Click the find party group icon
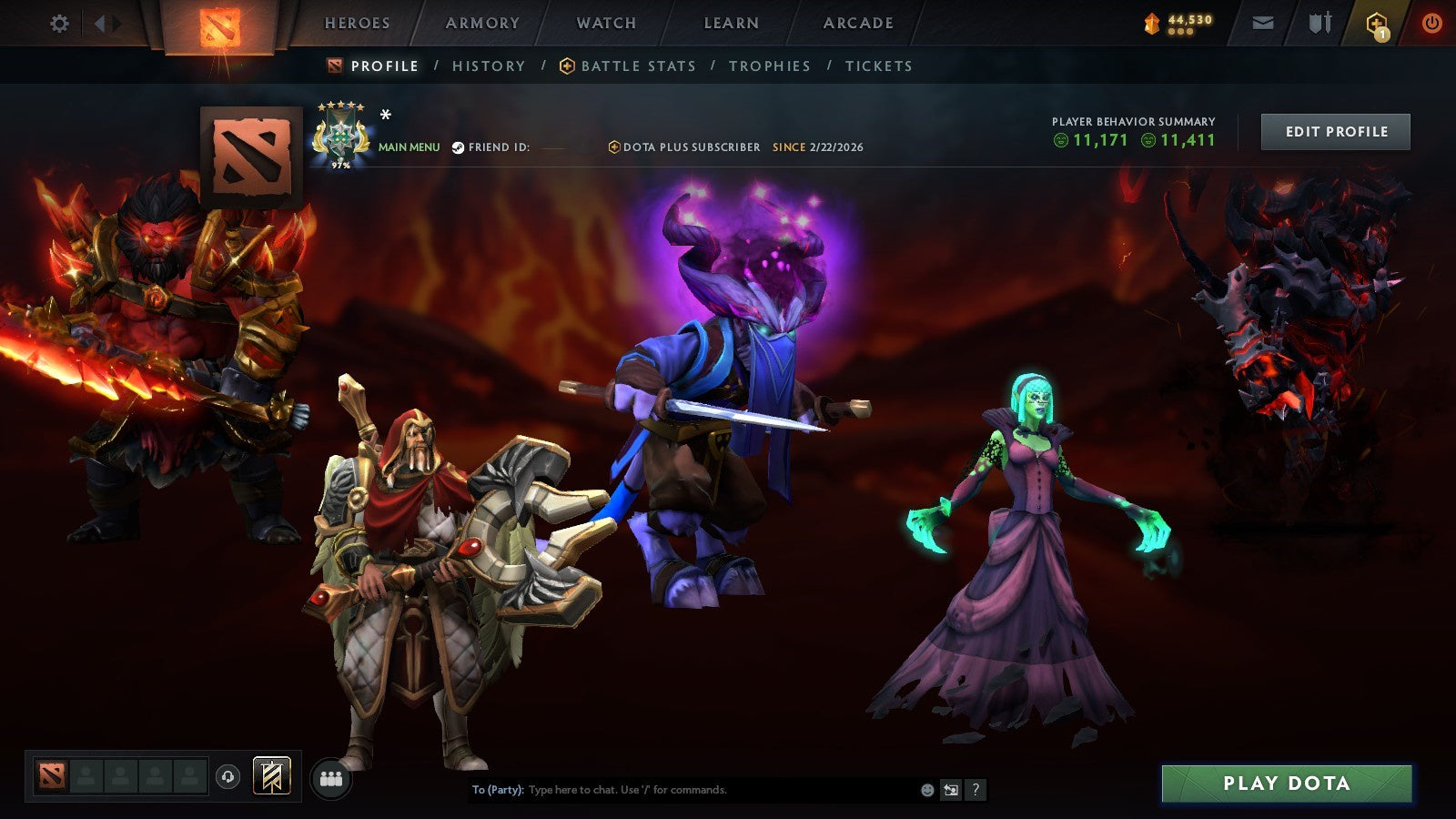 coord(332,776)
